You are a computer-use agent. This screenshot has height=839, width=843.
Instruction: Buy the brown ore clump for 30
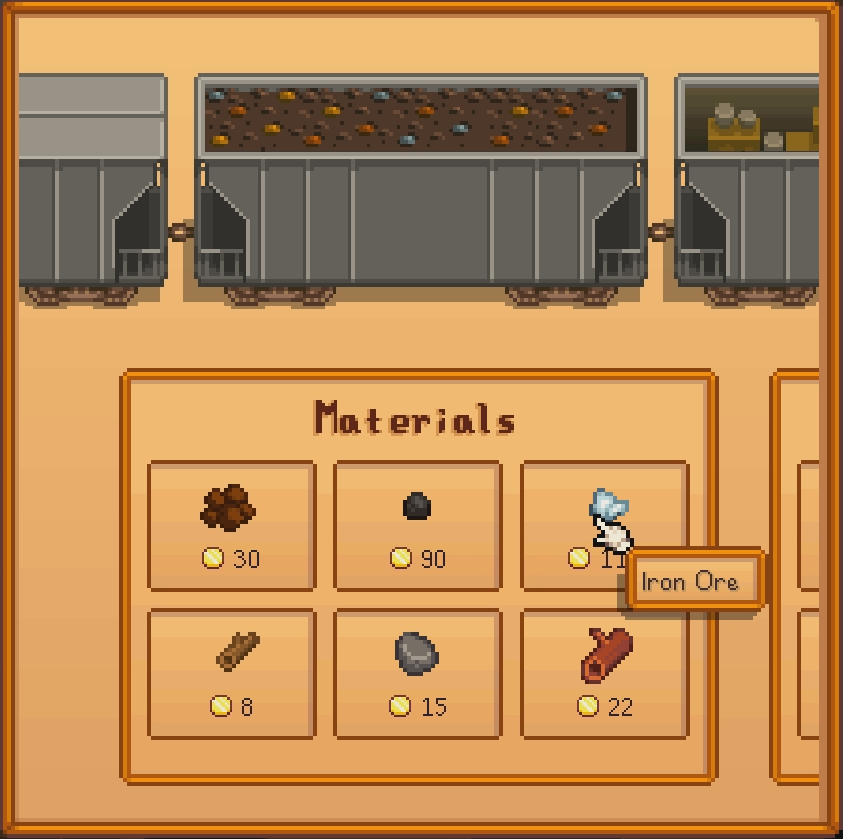pos(231,526)
